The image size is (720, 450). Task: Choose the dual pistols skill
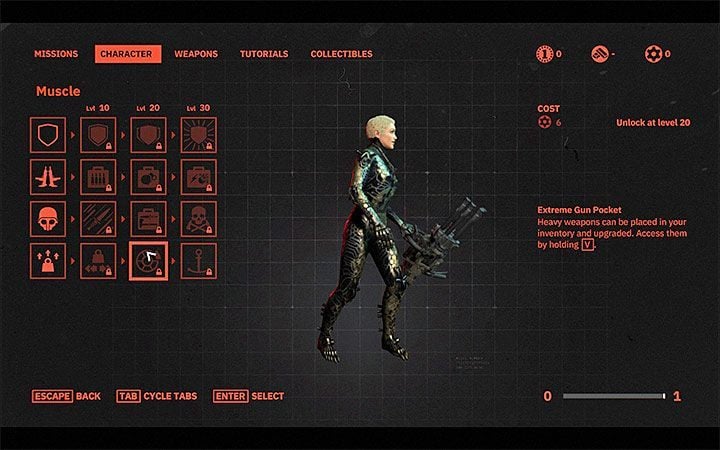48,177
